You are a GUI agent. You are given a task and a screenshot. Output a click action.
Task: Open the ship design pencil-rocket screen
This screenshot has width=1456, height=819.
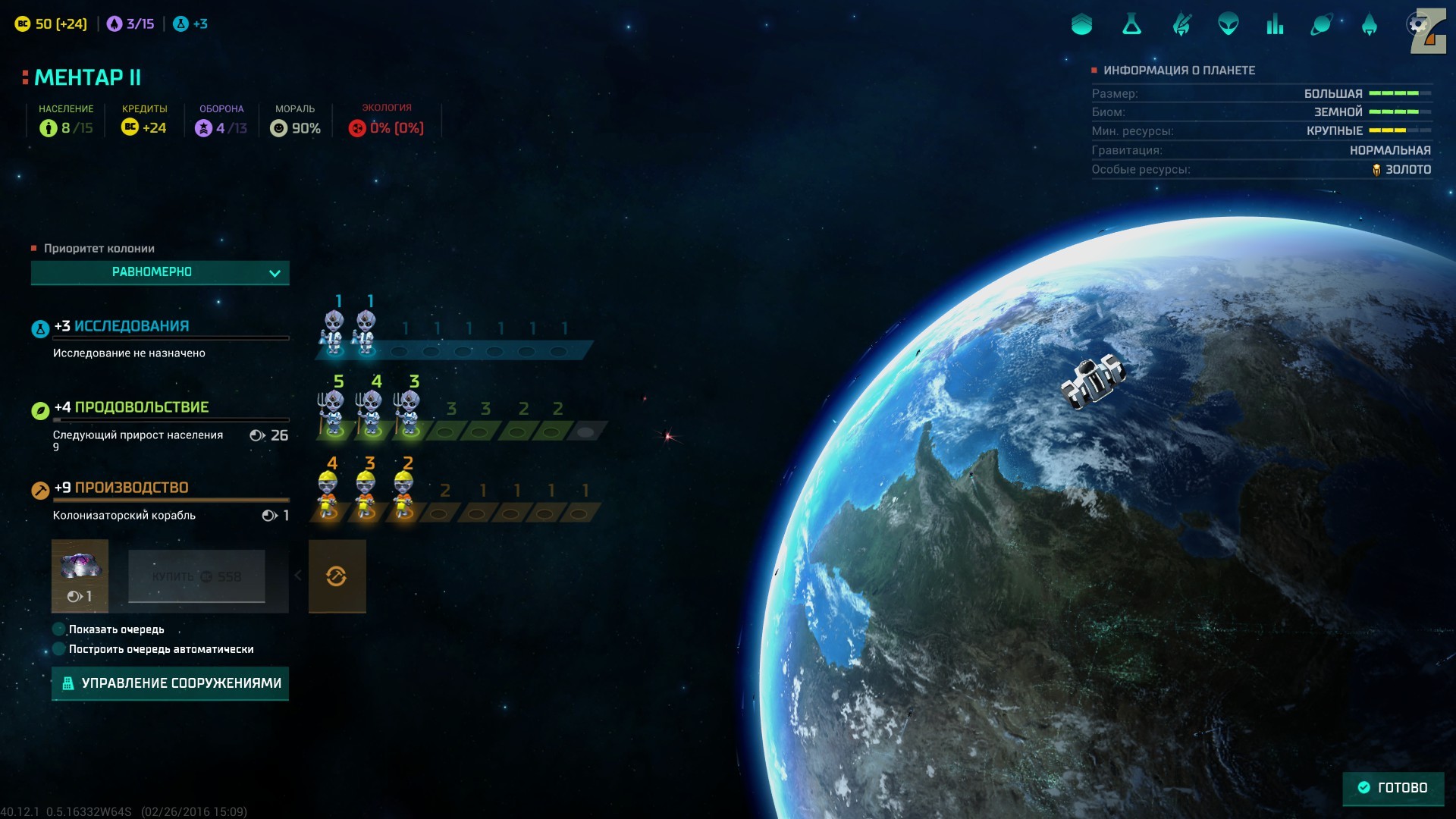[1181, 25]
